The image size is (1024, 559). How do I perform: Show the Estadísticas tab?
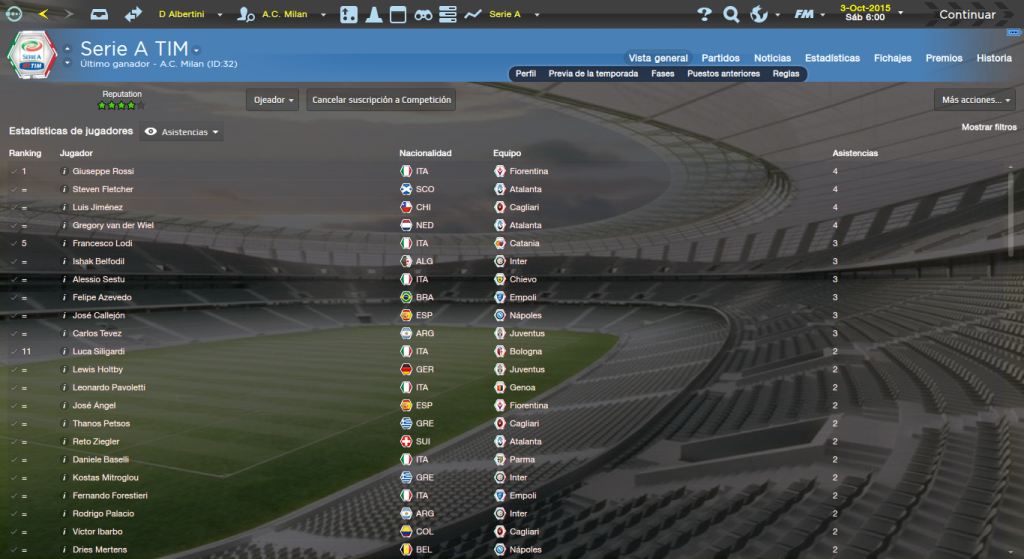click(x=832, y=58)
